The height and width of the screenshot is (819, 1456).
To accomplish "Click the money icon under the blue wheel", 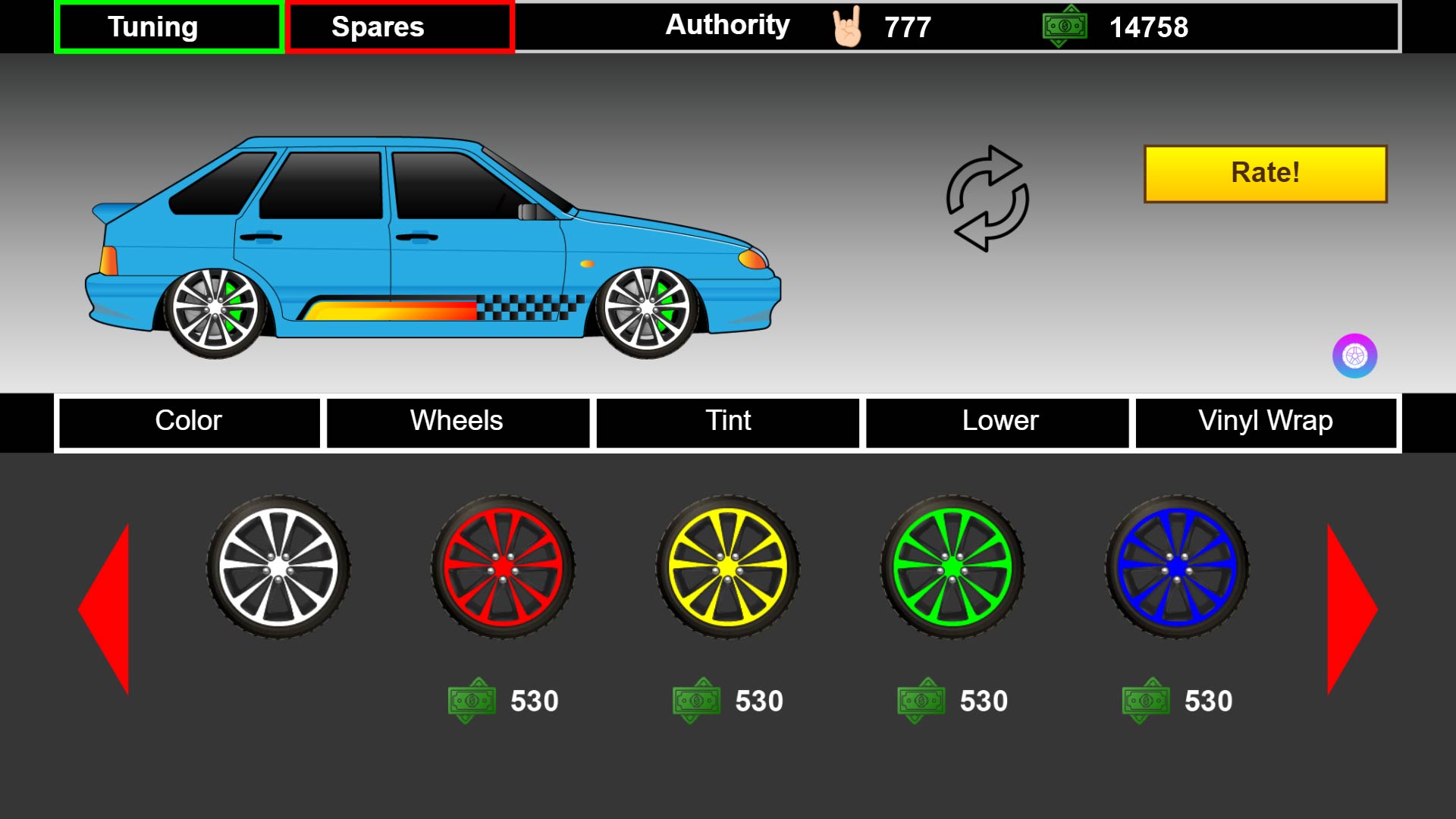I will point(1147,701).
